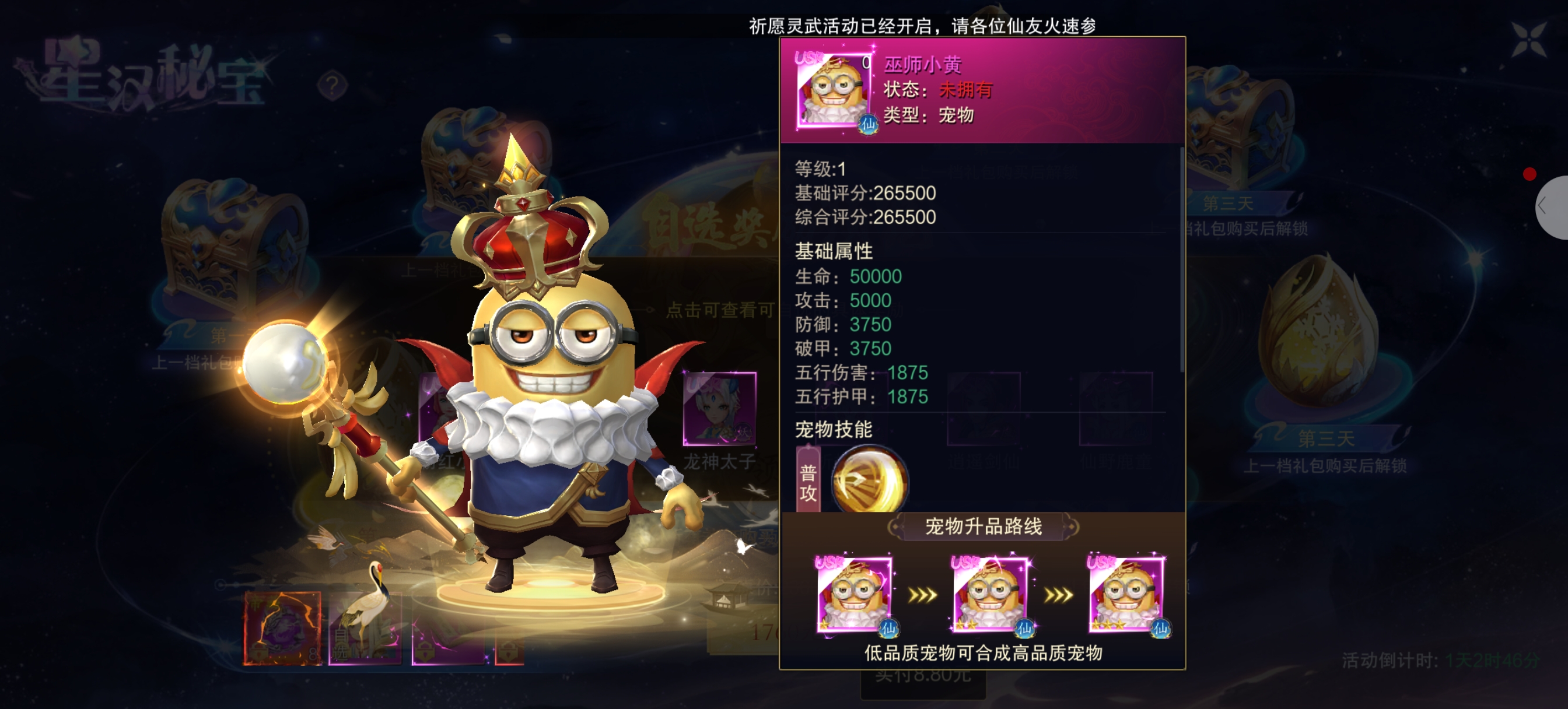Choose the two-star pet in 宠物升品路线
Image resolution: width=1568 pixels, height=709 pixels.
coord(991,594)
